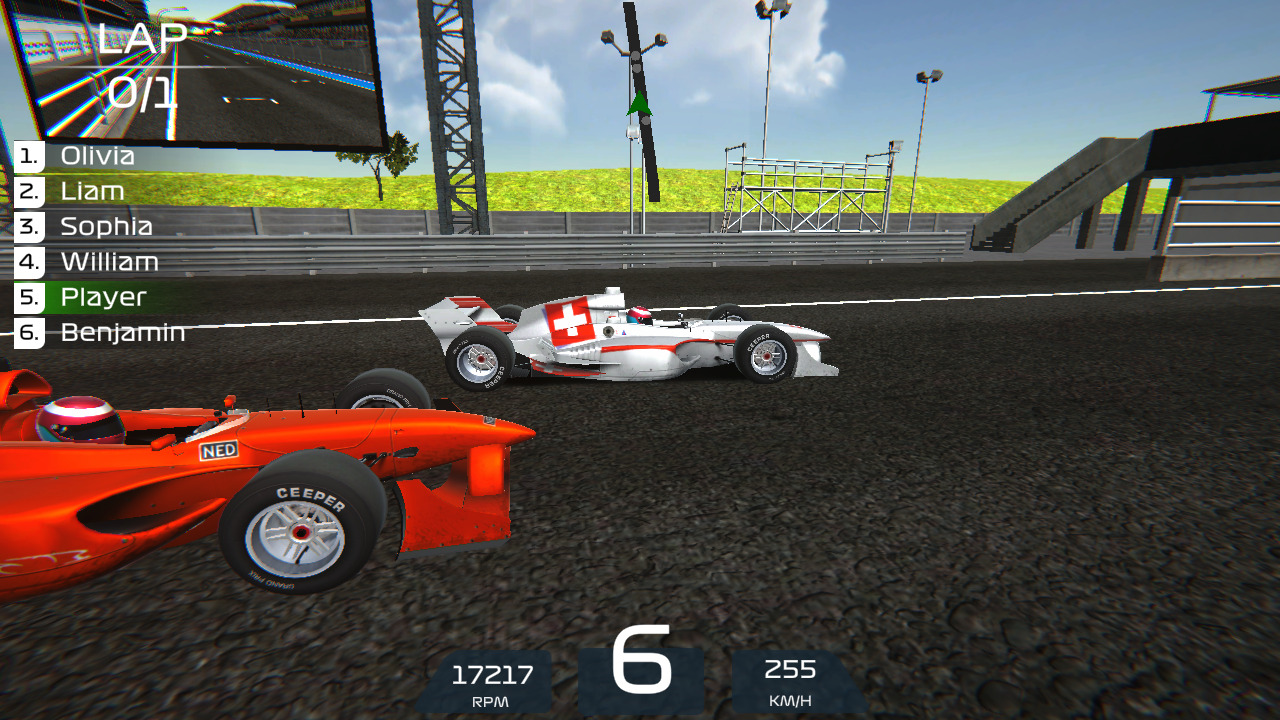The height and width of the screenshot is (720, 1280).
Task: Click the position number 3 badge
Action: click(26, 226)
